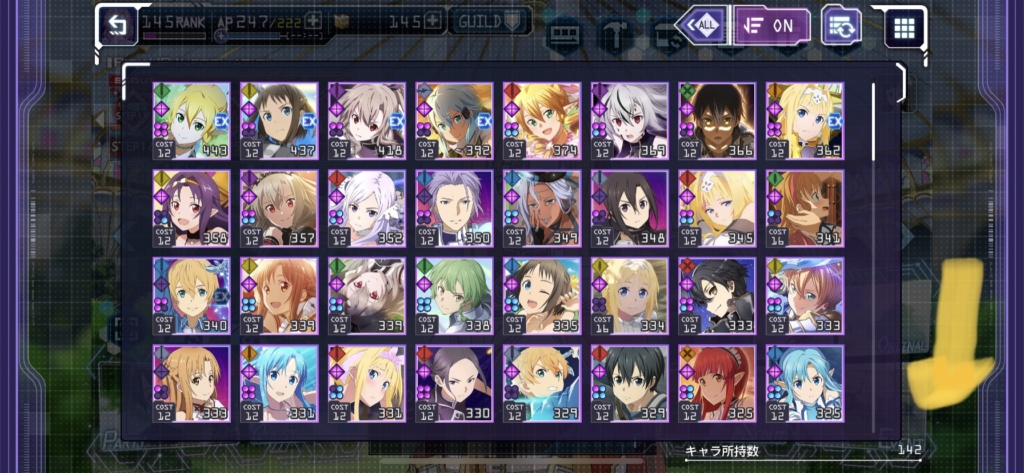The width and height of the screenshot is (1024, 473).
Task: Choose the character card rated 330
Action: [454, 383]
